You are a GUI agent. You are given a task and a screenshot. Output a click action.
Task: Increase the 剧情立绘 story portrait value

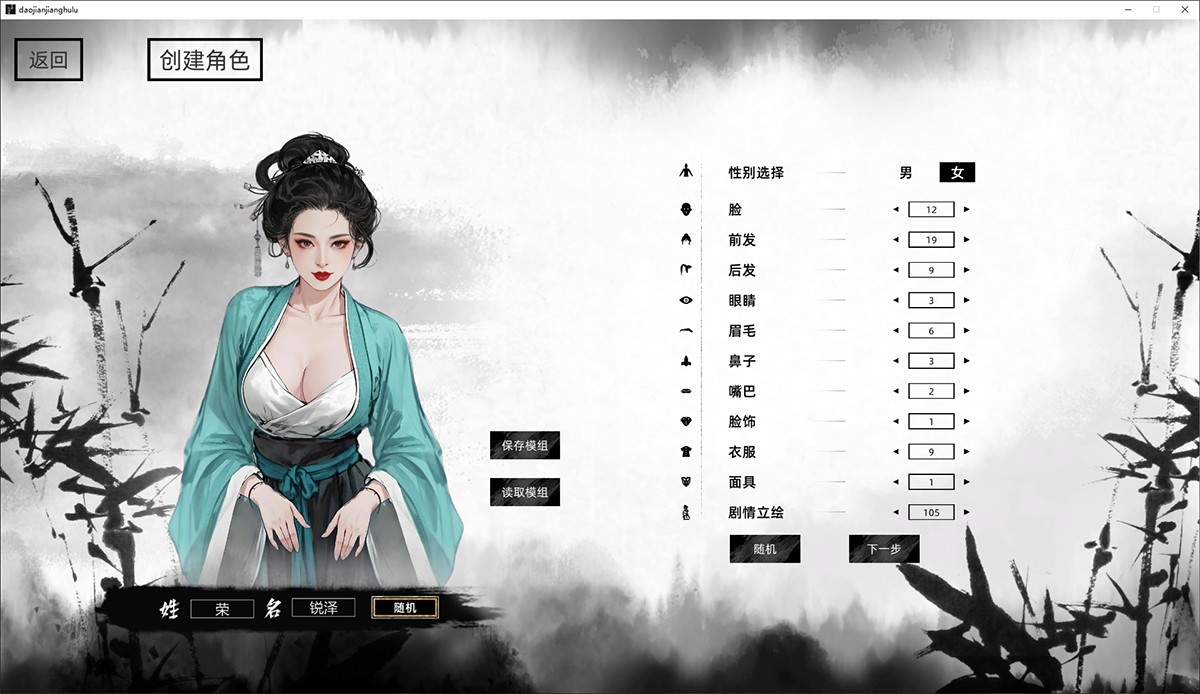point(966,513)
